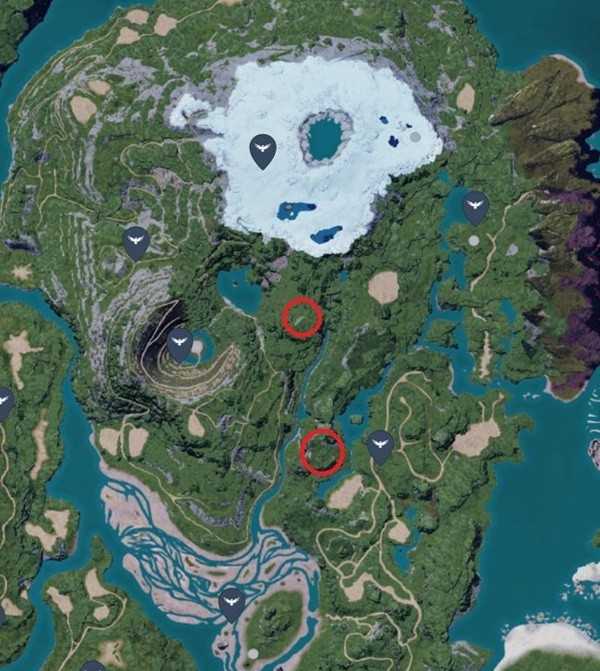
Task: Select the fast travel marker in the northeastern forest
Action: point(475,207)
